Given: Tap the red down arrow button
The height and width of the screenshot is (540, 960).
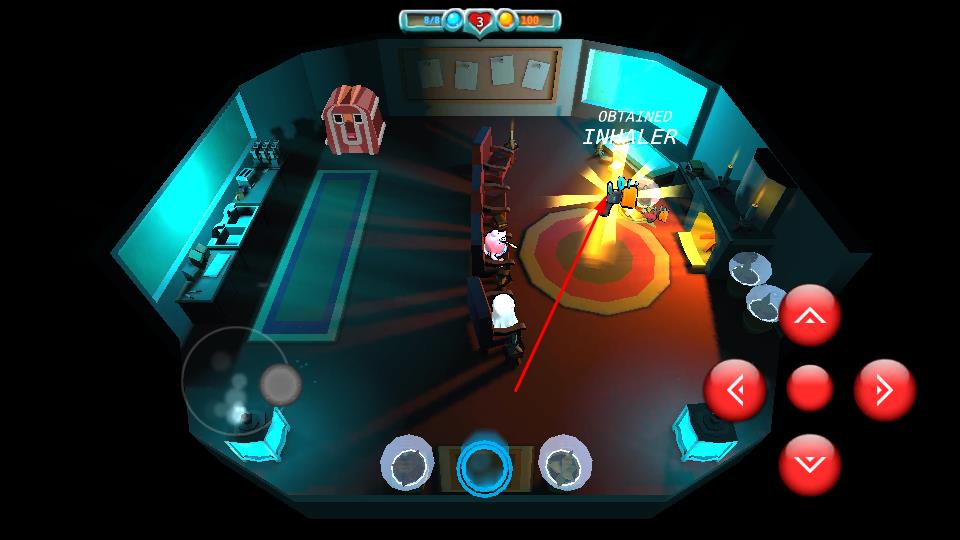Looking at the screenshot, I should pyautogui.click(x=809, y=464).
